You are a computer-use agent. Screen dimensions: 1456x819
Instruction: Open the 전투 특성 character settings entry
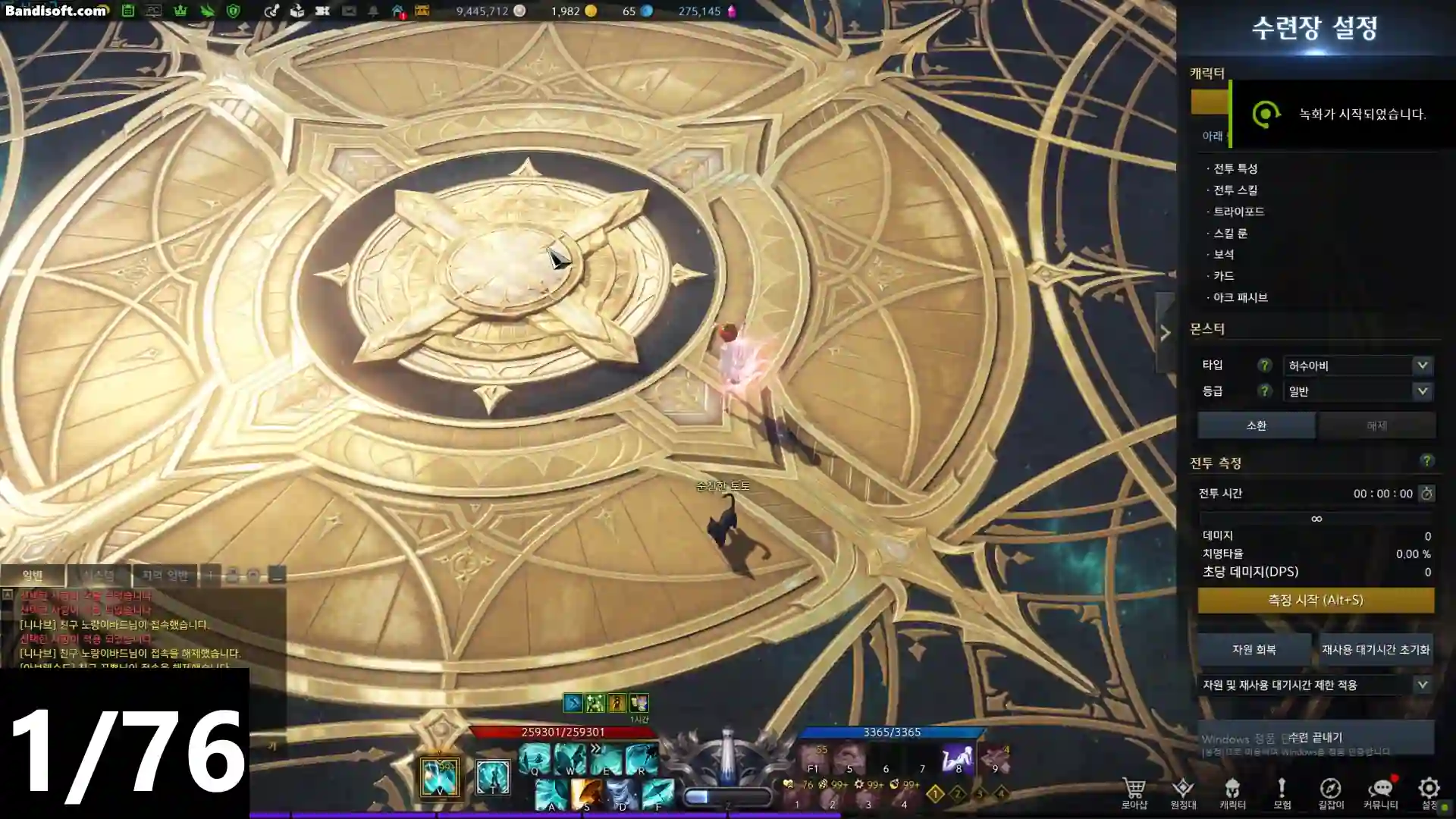point(1235,168)
